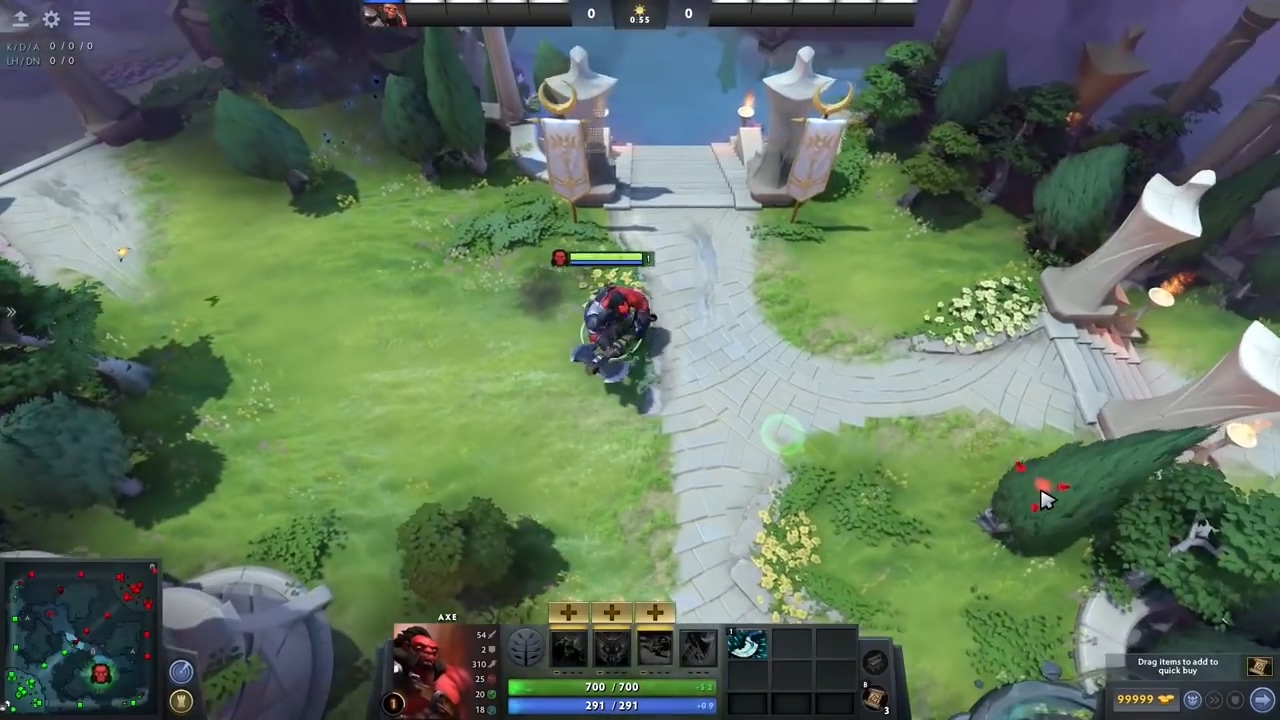
Task: Select the Counter Helix ability
Action: click(655, 647)
